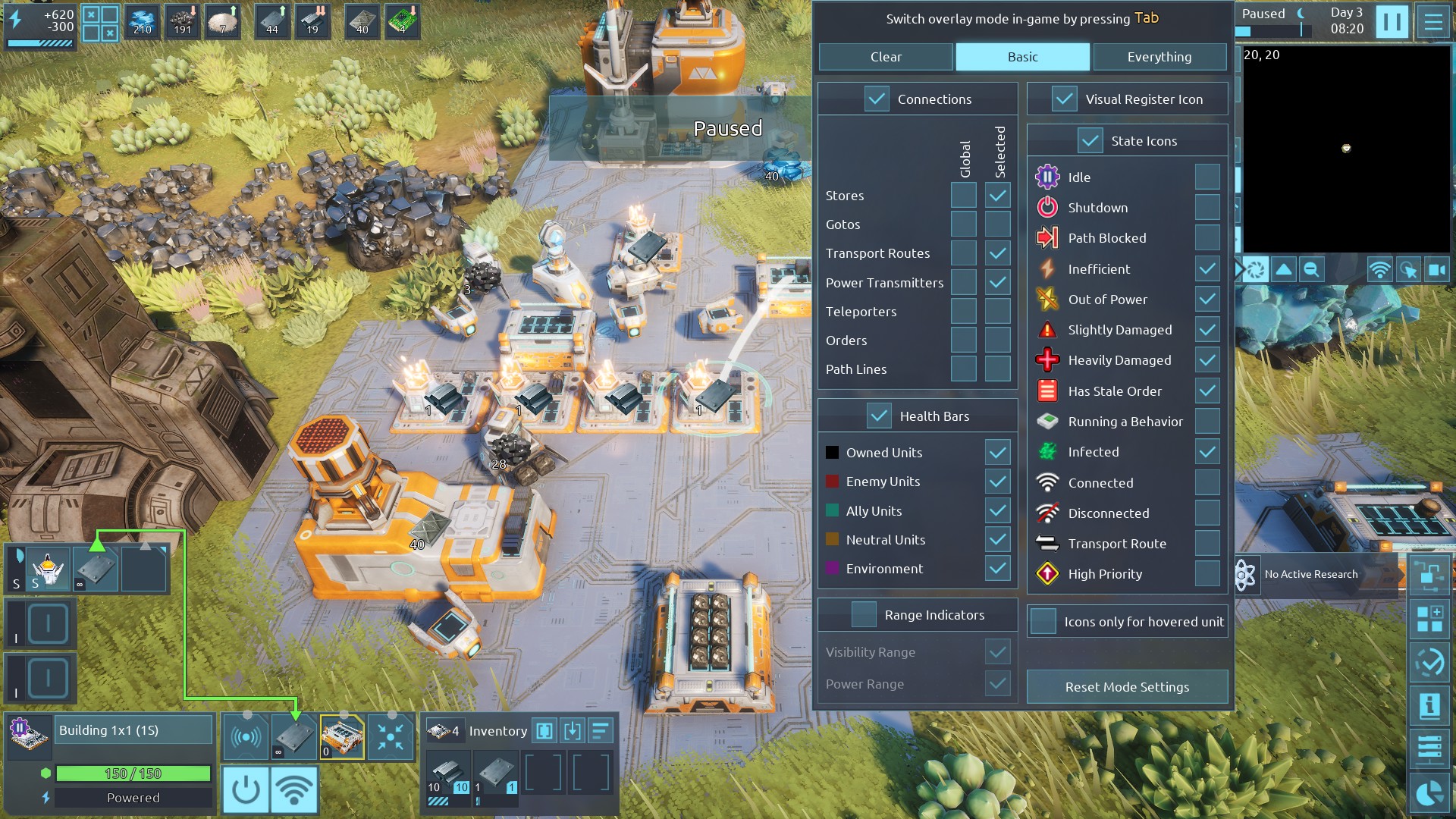
Task: Open the minimap display
Action: pyautogui.click(x=1346, y=148)
